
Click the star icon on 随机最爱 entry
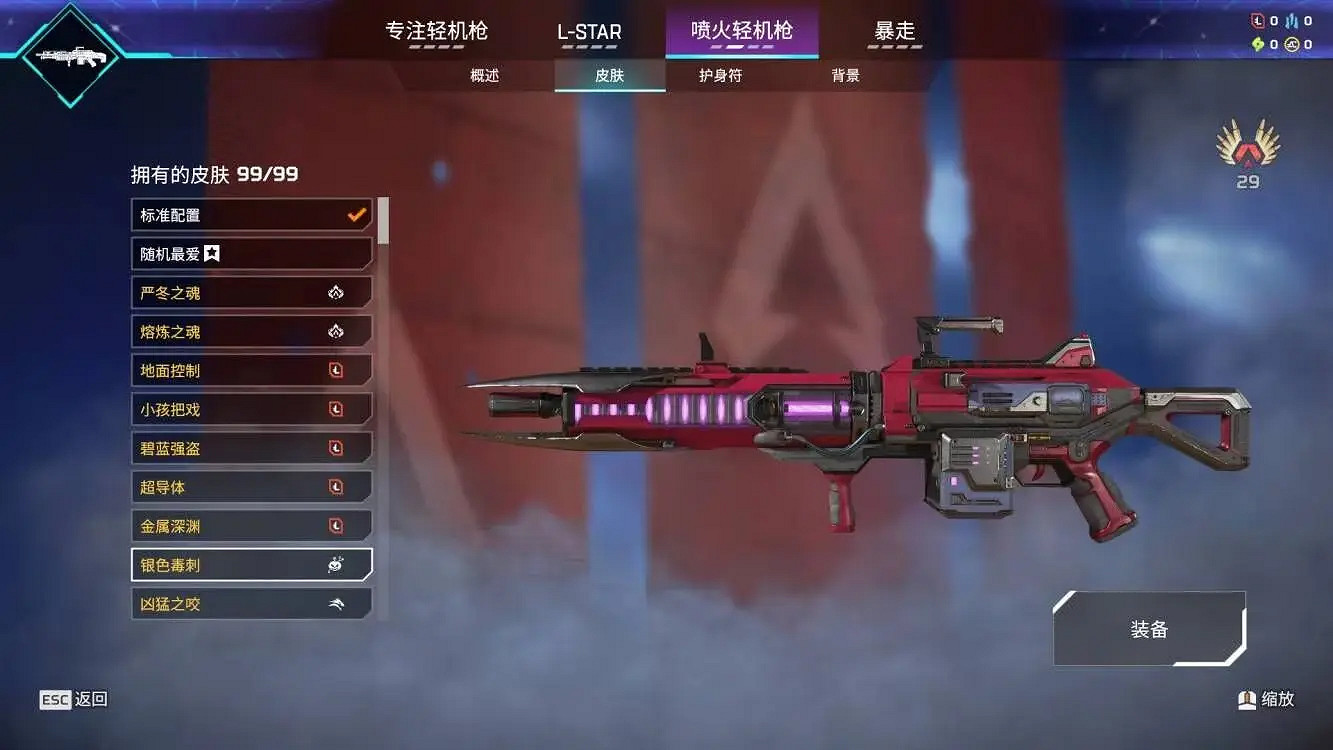pos(211,253)
